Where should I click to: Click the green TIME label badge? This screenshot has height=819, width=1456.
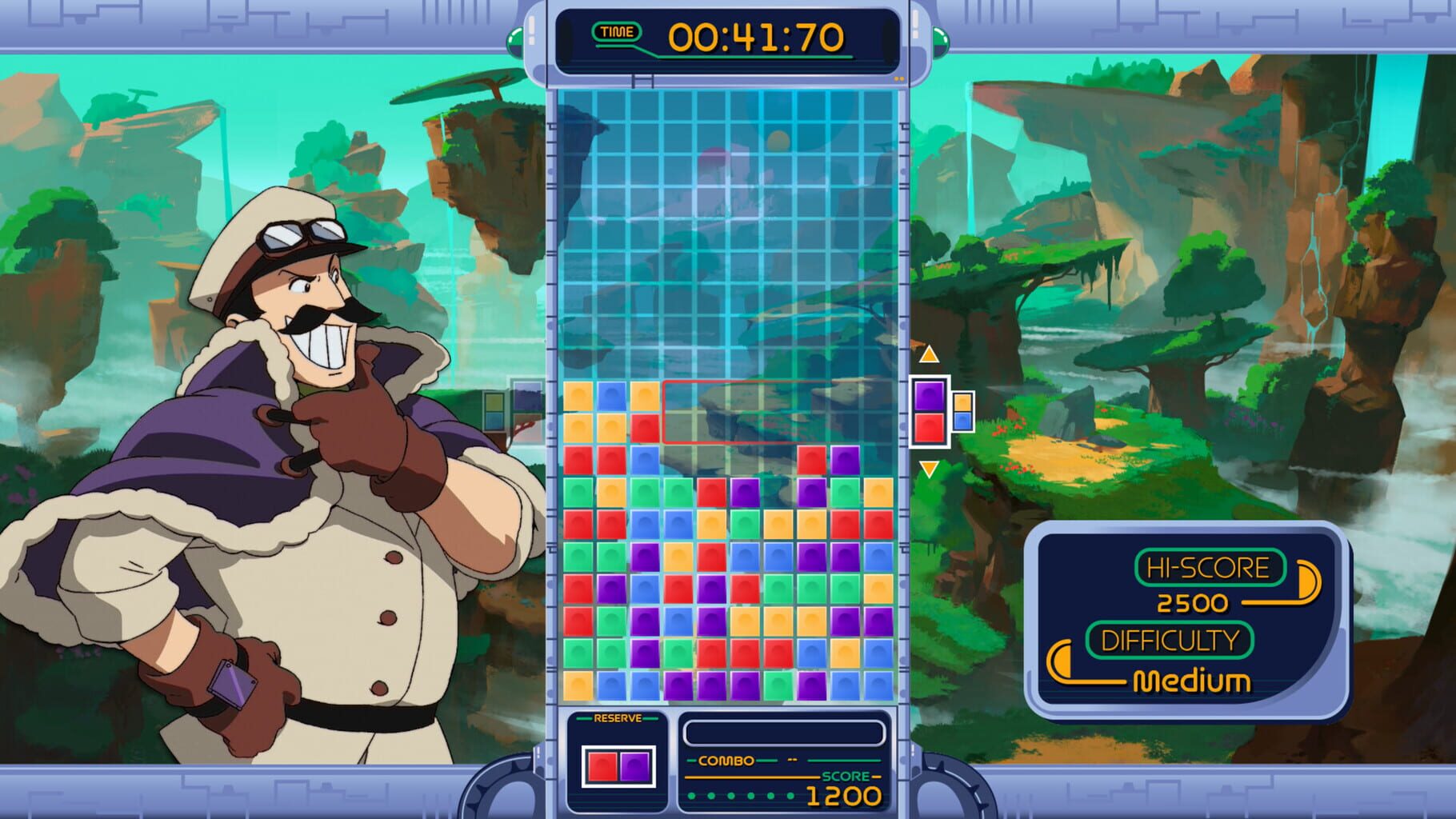pos(616,31)
